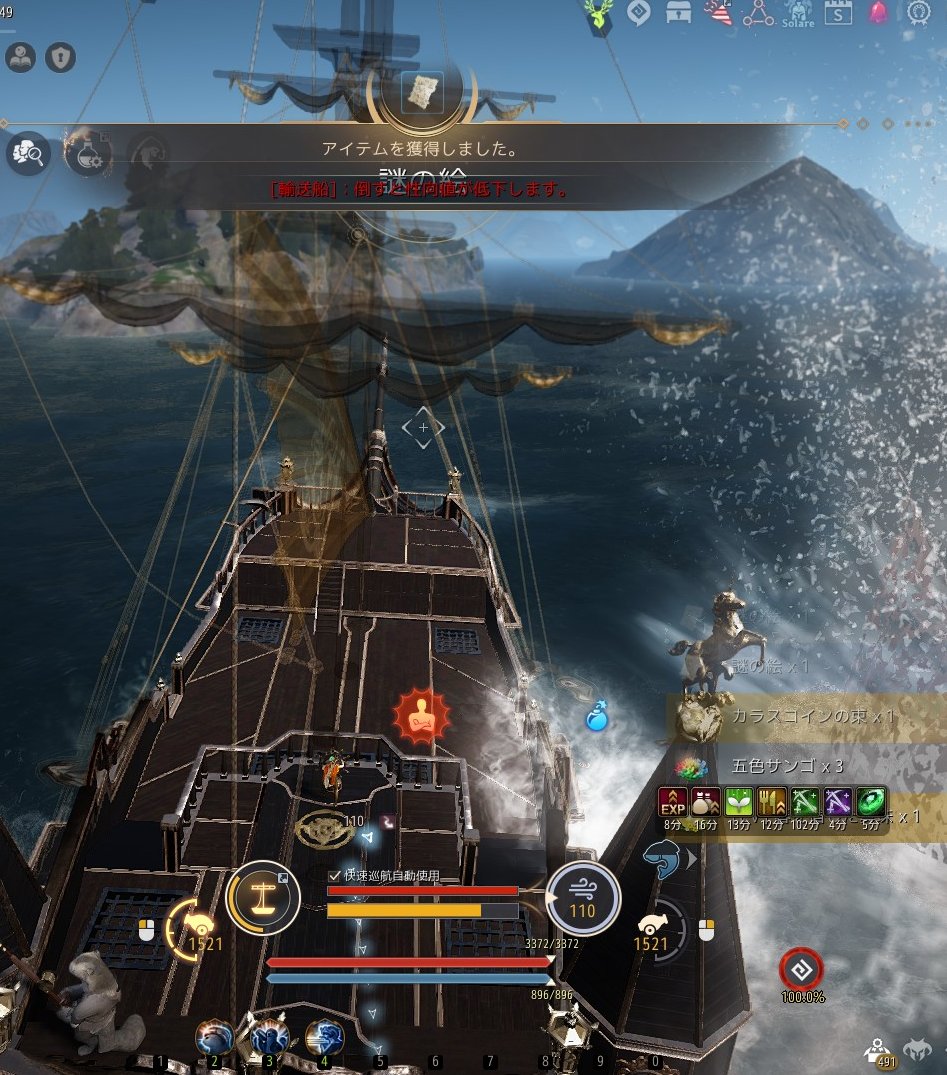Open the character book icon
The image size is (947, 1075).
coord(20,58)
